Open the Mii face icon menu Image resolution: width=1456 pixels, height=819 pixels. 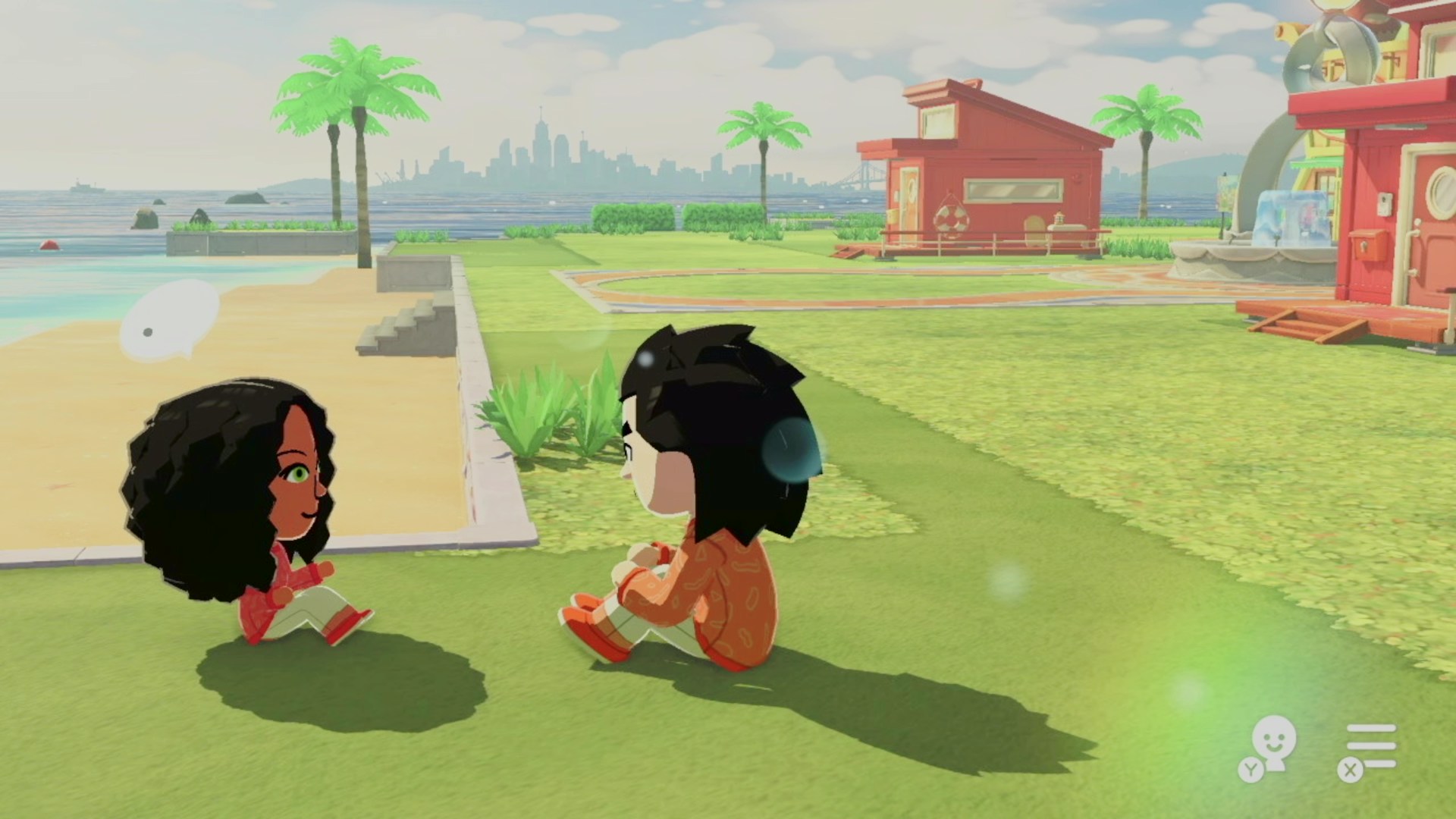pyautogui.click(x=1272, y=742)
